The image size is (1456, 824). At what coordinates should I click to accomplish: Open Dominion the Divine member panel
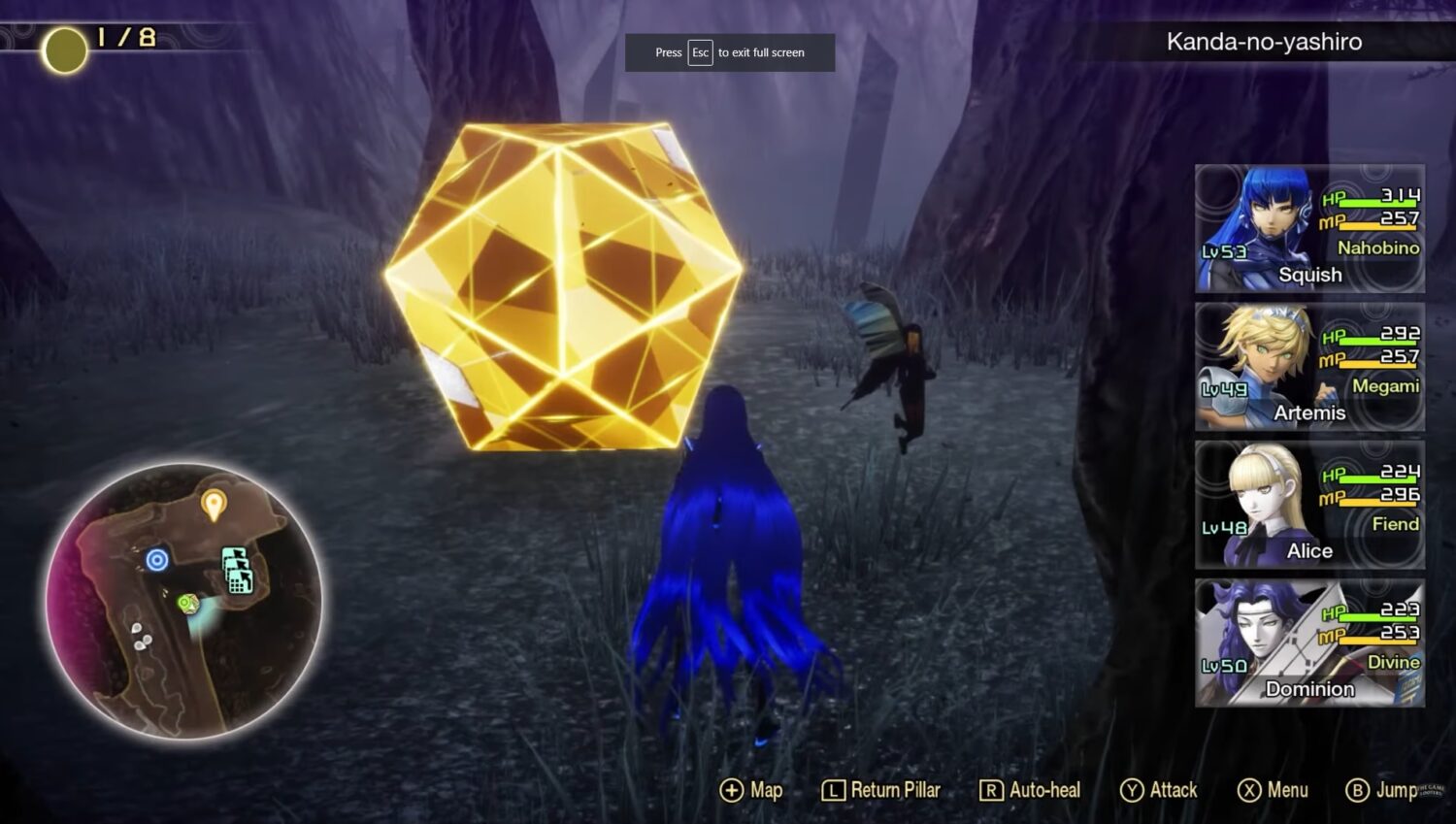click(1310, 642)
